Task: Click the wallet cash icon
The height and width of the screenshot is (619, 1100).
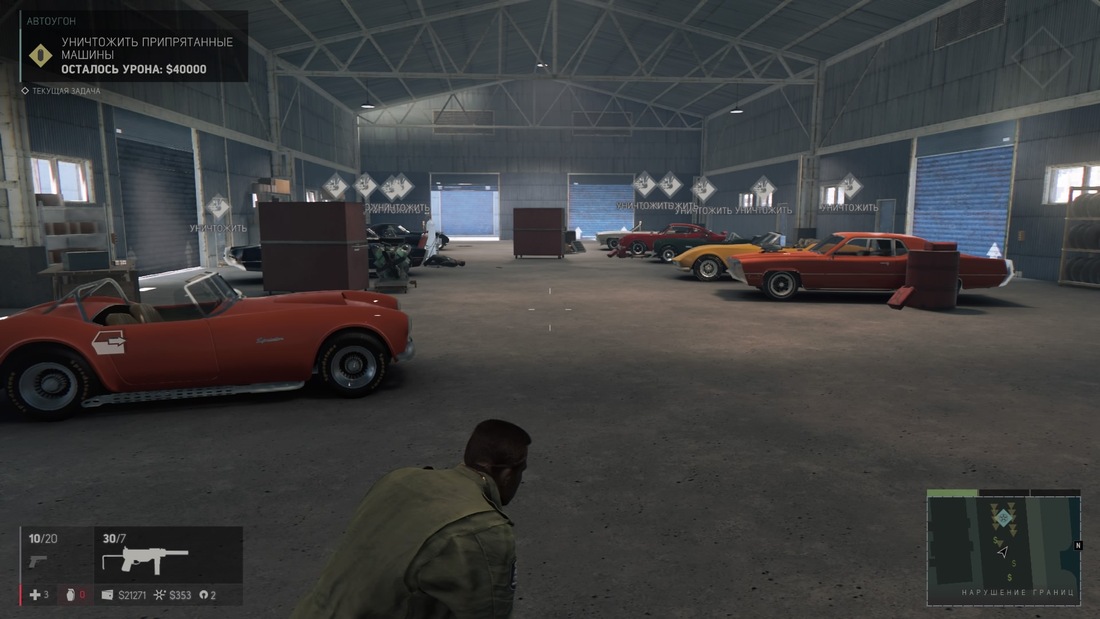Action: coord(107,595)
